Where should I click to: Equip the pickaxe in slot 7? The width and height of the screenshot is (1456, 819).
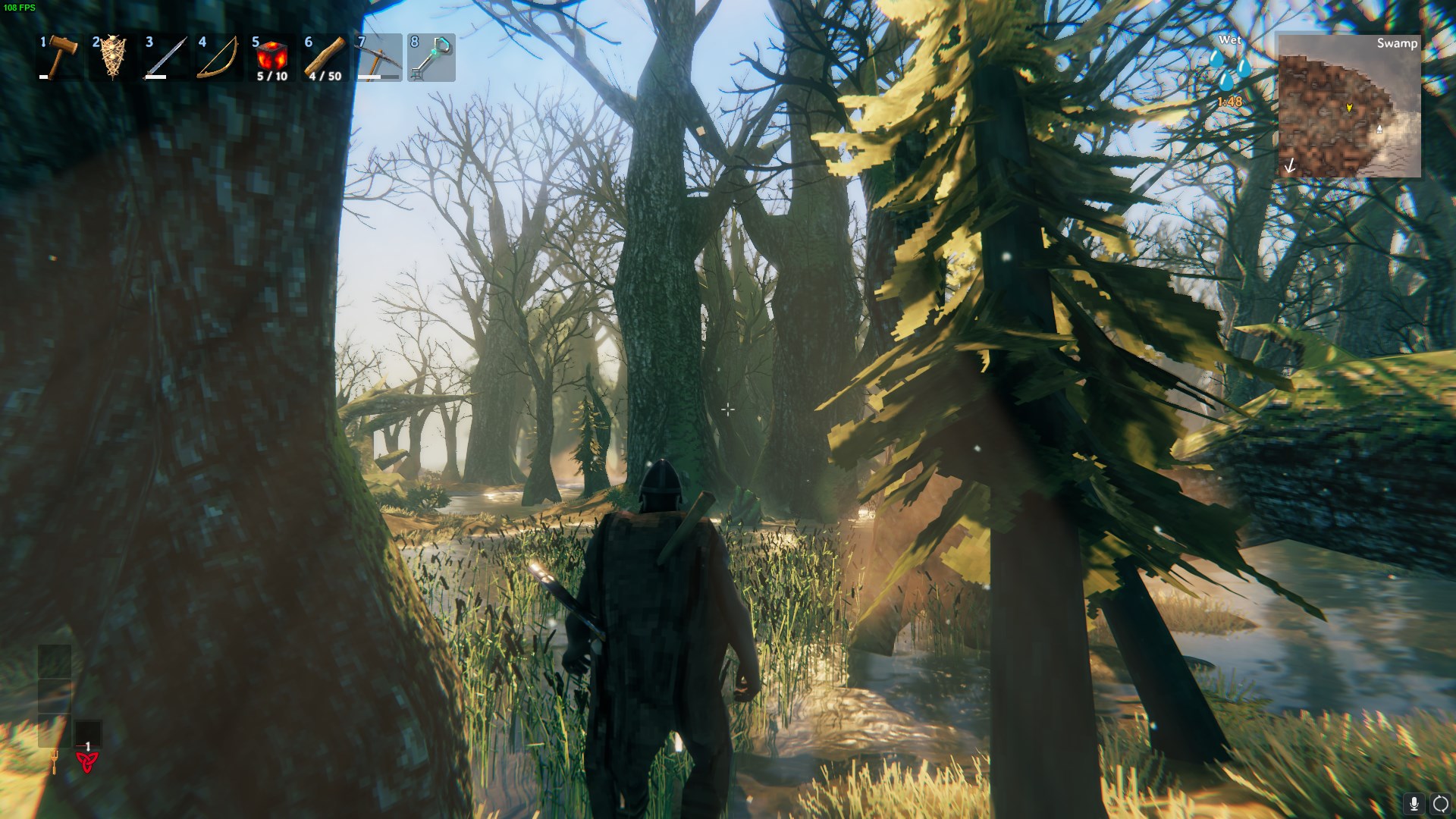pos(378,58)
